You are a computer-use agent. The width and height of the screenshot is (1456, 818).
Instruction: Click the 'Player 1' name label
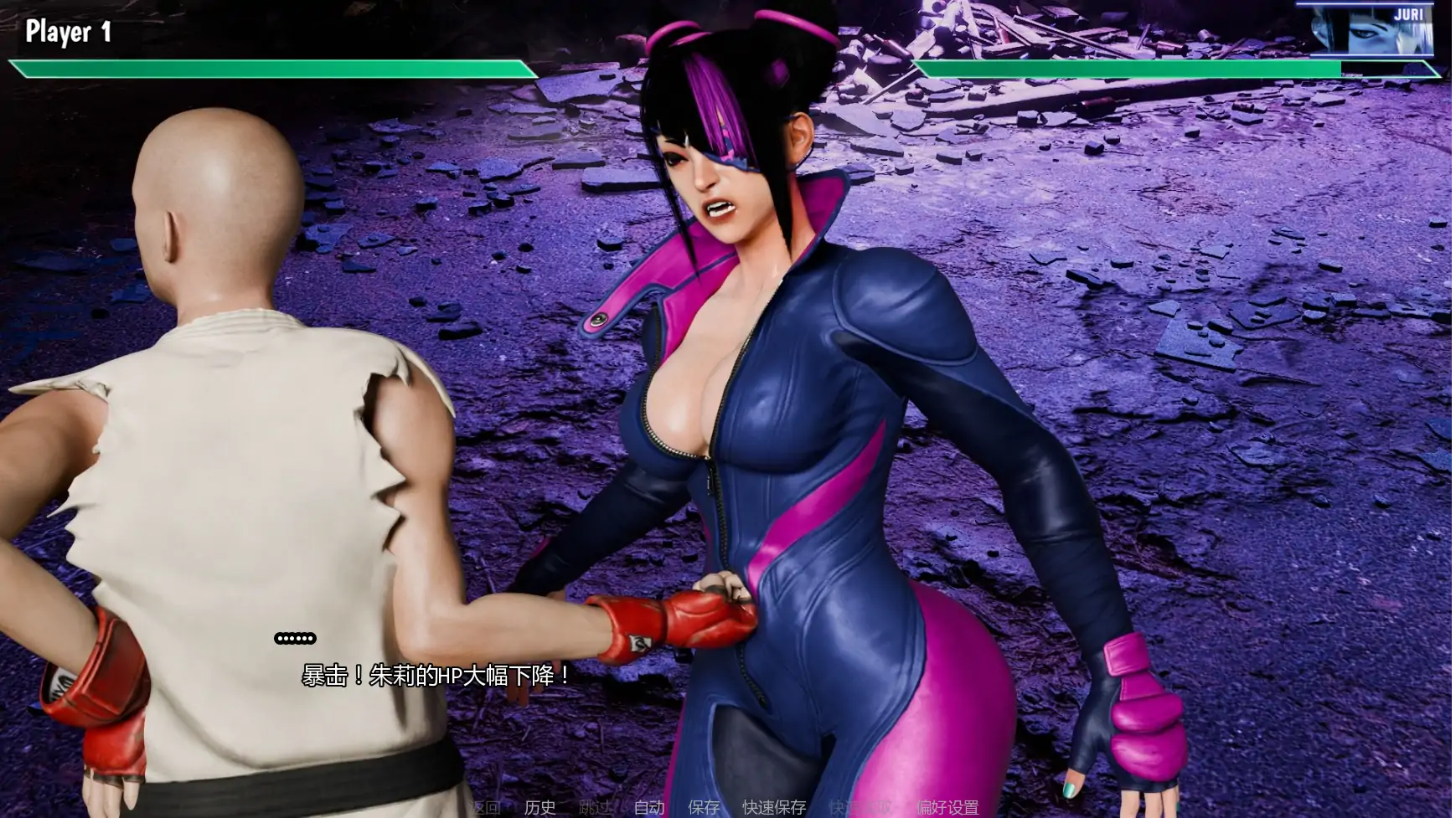tap(67, 33)
